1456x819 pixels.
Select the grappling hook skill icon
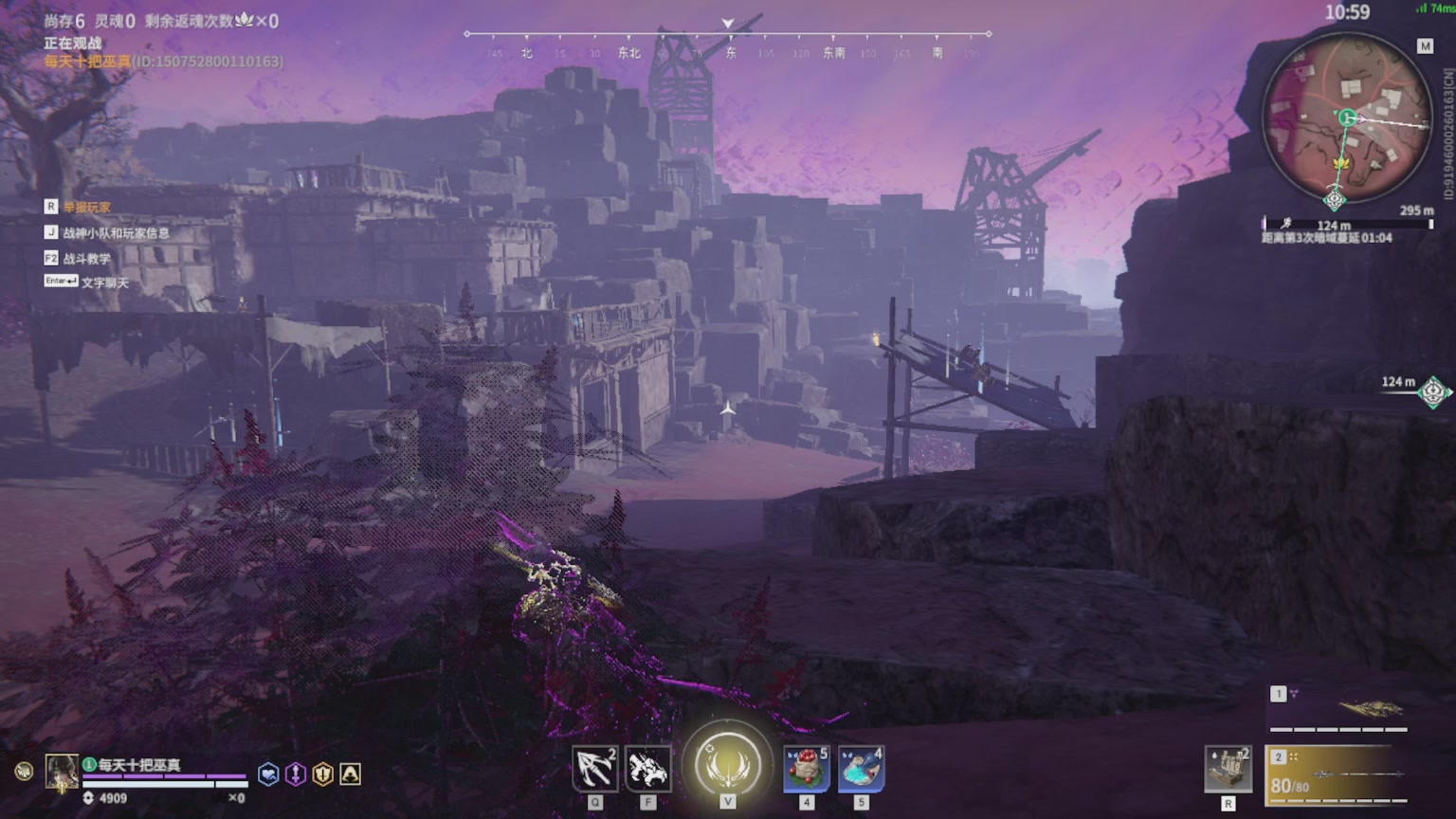click(x=595, y=769)
